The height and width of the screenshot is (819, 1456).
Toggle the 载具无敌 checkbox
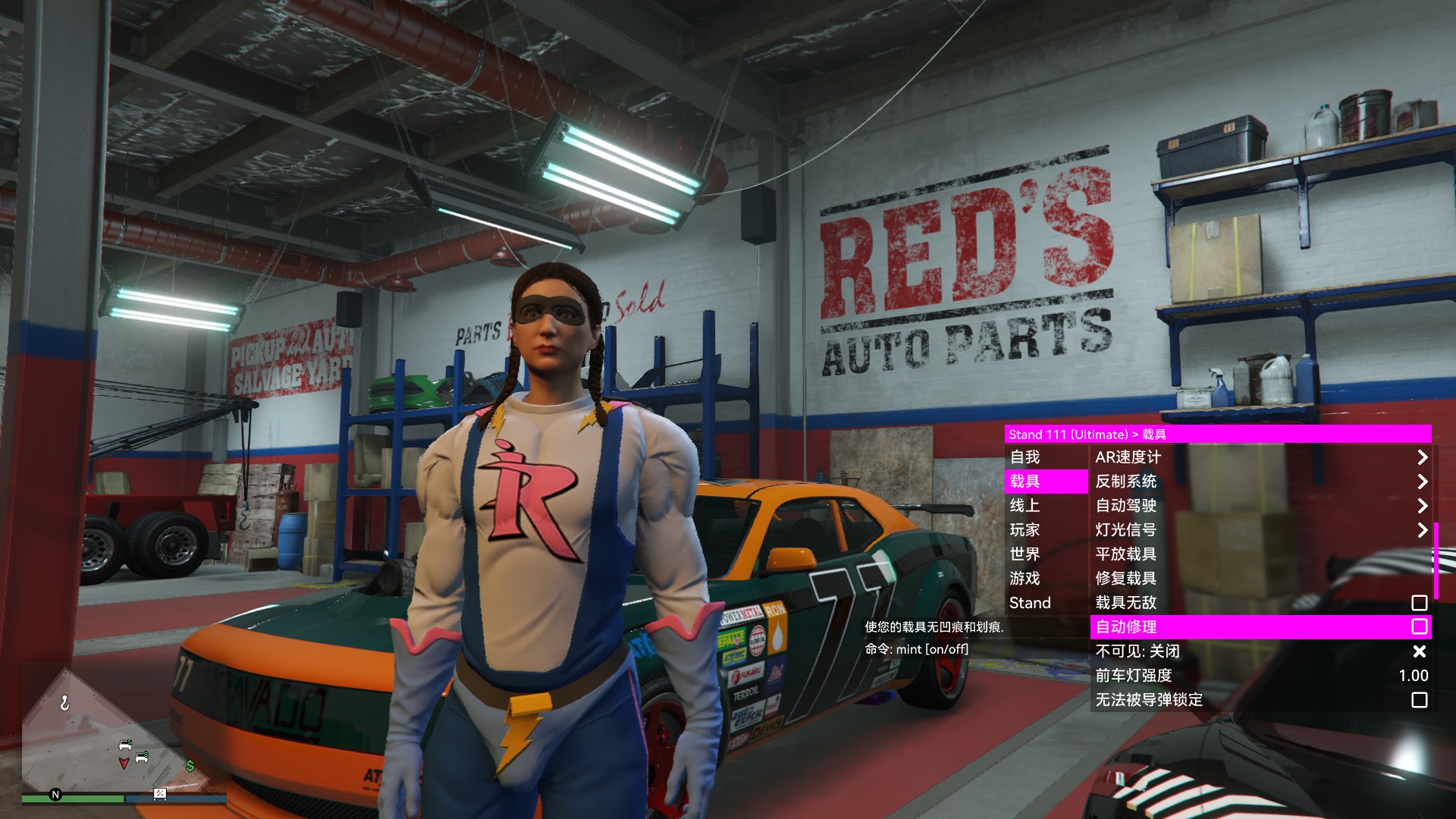click(x=1419, y=603)
